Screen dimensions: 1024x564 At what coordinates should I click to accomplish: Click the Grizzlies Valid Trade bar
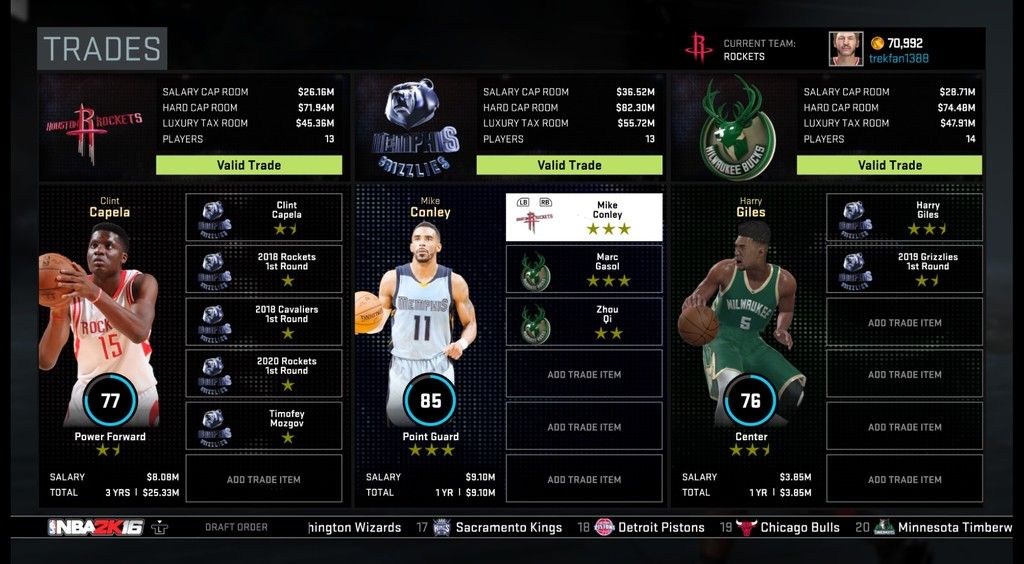click(569, 165)
